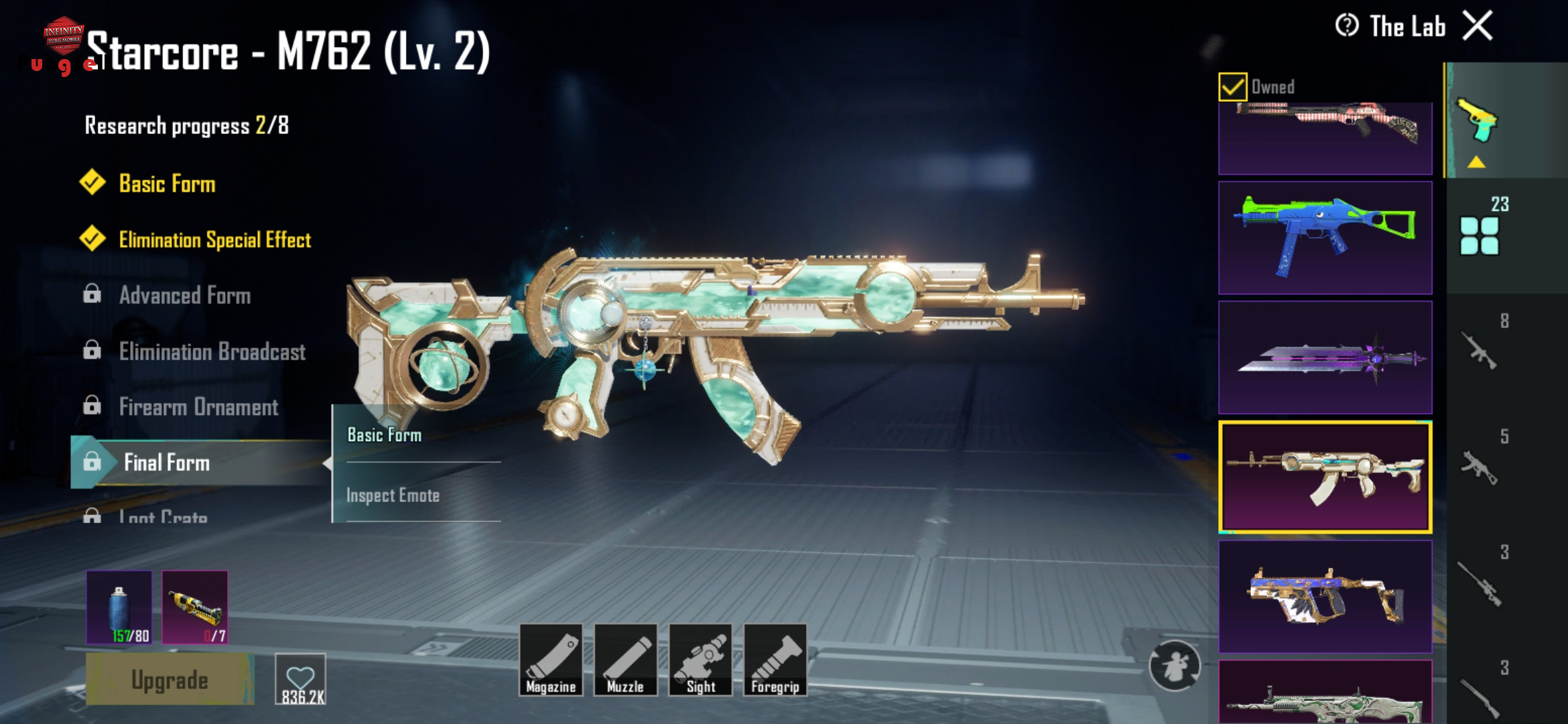The width and height of the screenshot is (1568, 724).
Task: View the Elimination Special Effect stage
Action: pyautogui.click(x=214, y=240)
